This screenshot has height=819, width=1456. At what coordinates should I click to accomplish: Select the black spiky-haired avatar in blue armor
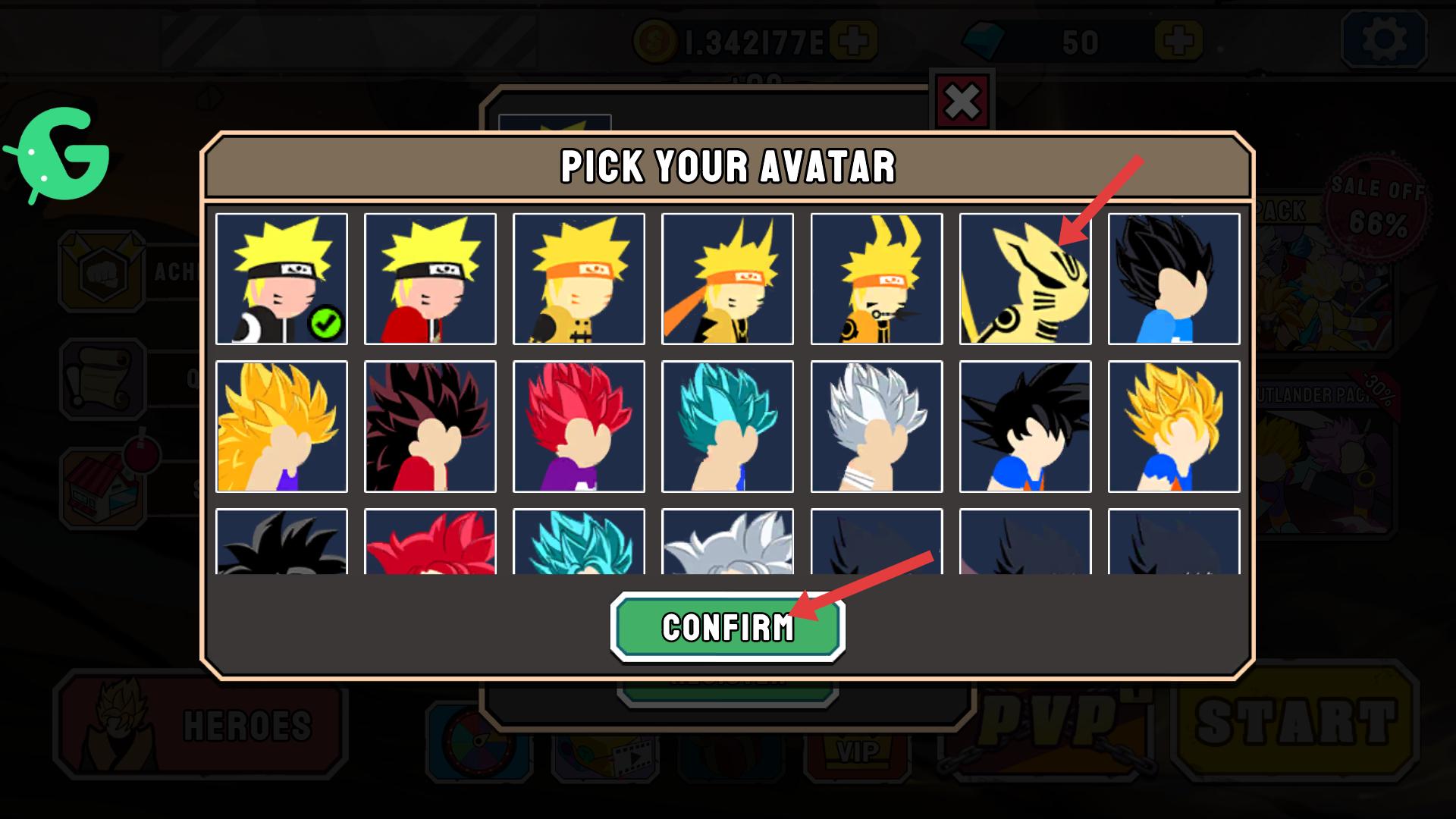1173,279
